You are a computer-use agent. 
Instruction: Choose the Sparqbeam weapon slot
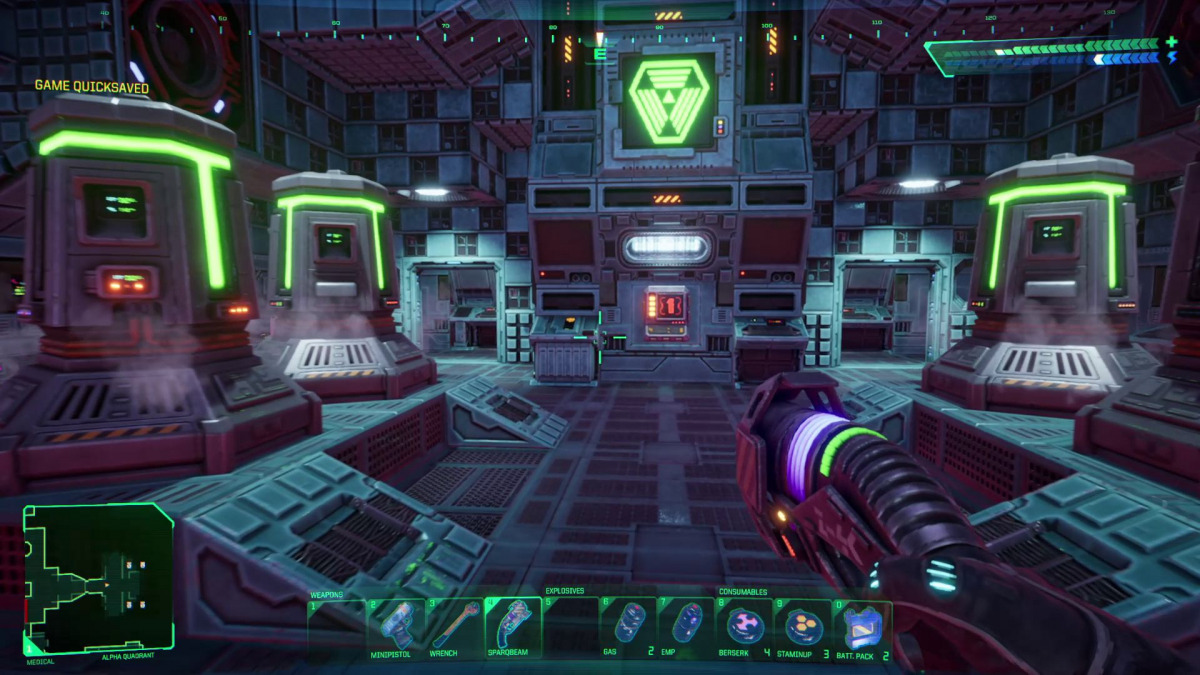pyautogui.click(x=513, y=626)
